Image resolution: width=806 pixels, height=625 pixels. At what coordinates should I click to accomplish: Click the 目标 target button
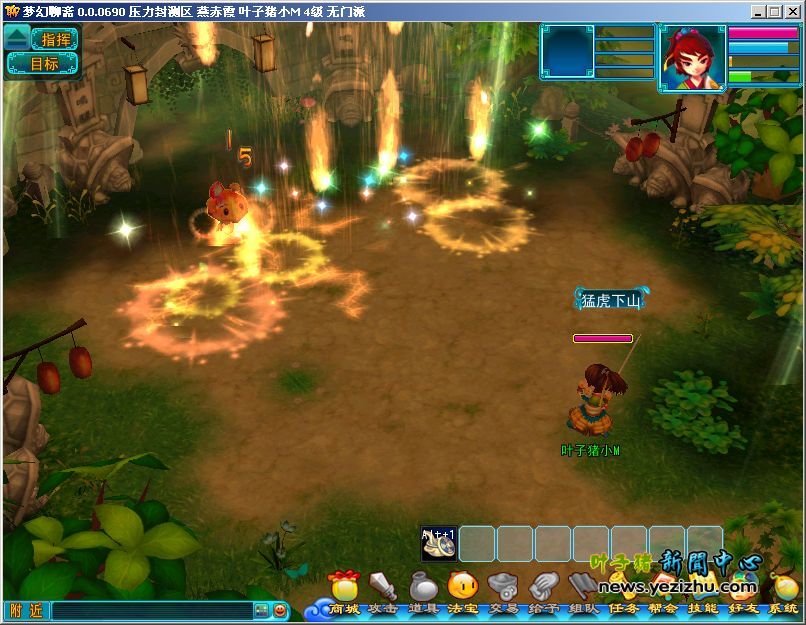(x=44, y=64)
